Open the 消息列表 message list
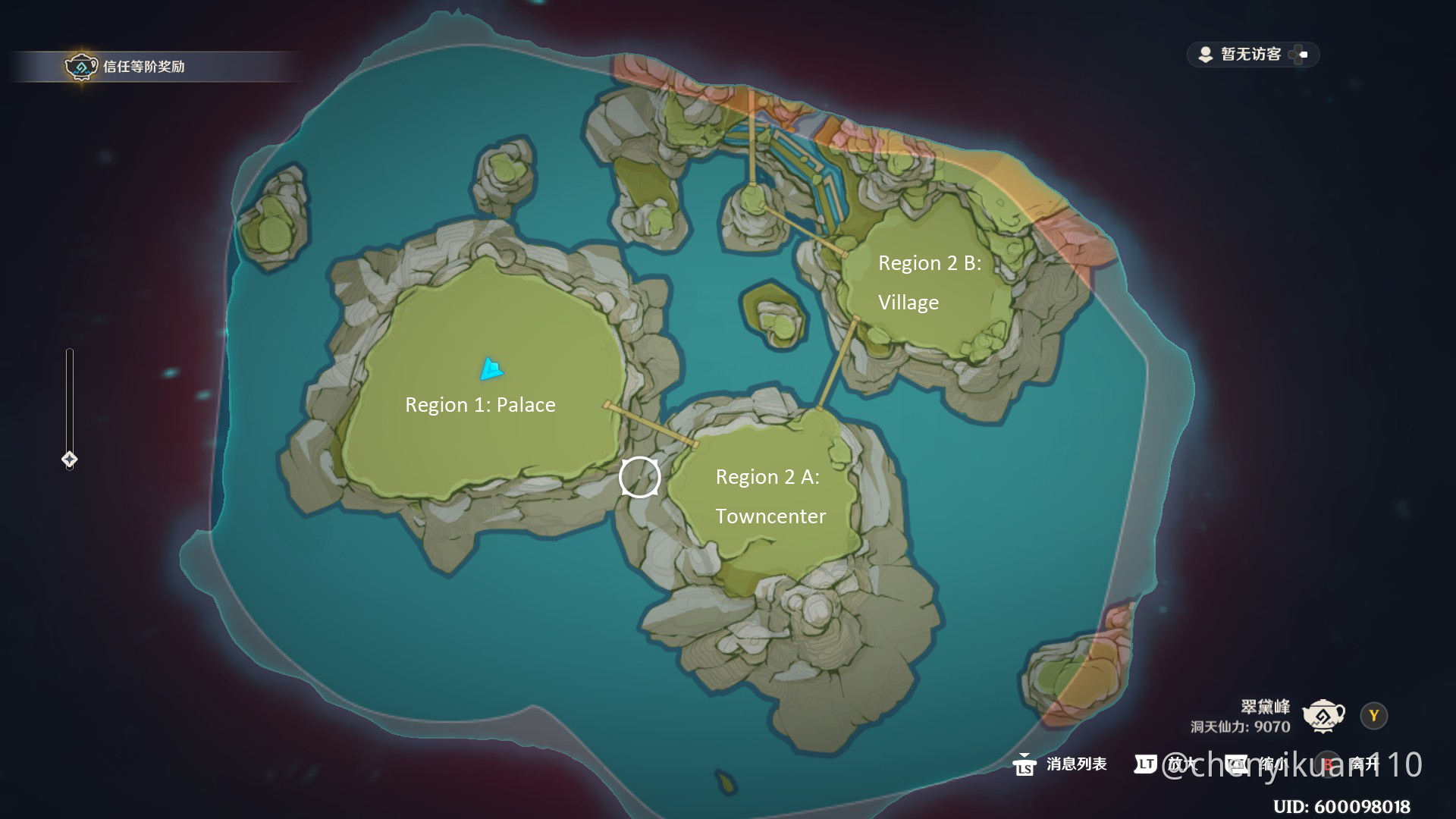 (x=1060, y=764)
